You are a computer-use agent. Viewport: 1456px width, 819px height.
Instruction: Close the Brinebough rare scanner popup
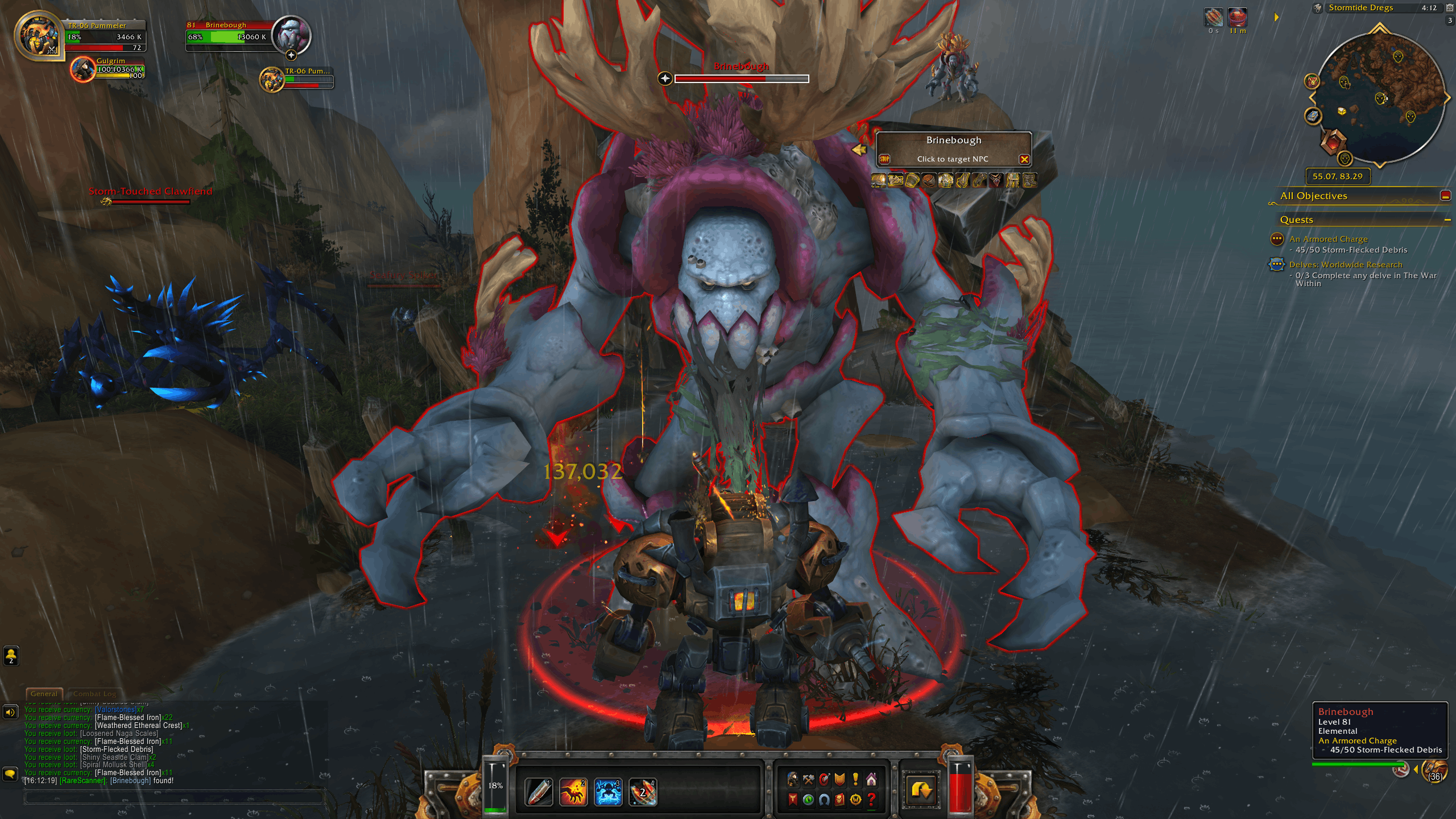pos(1024,159)
